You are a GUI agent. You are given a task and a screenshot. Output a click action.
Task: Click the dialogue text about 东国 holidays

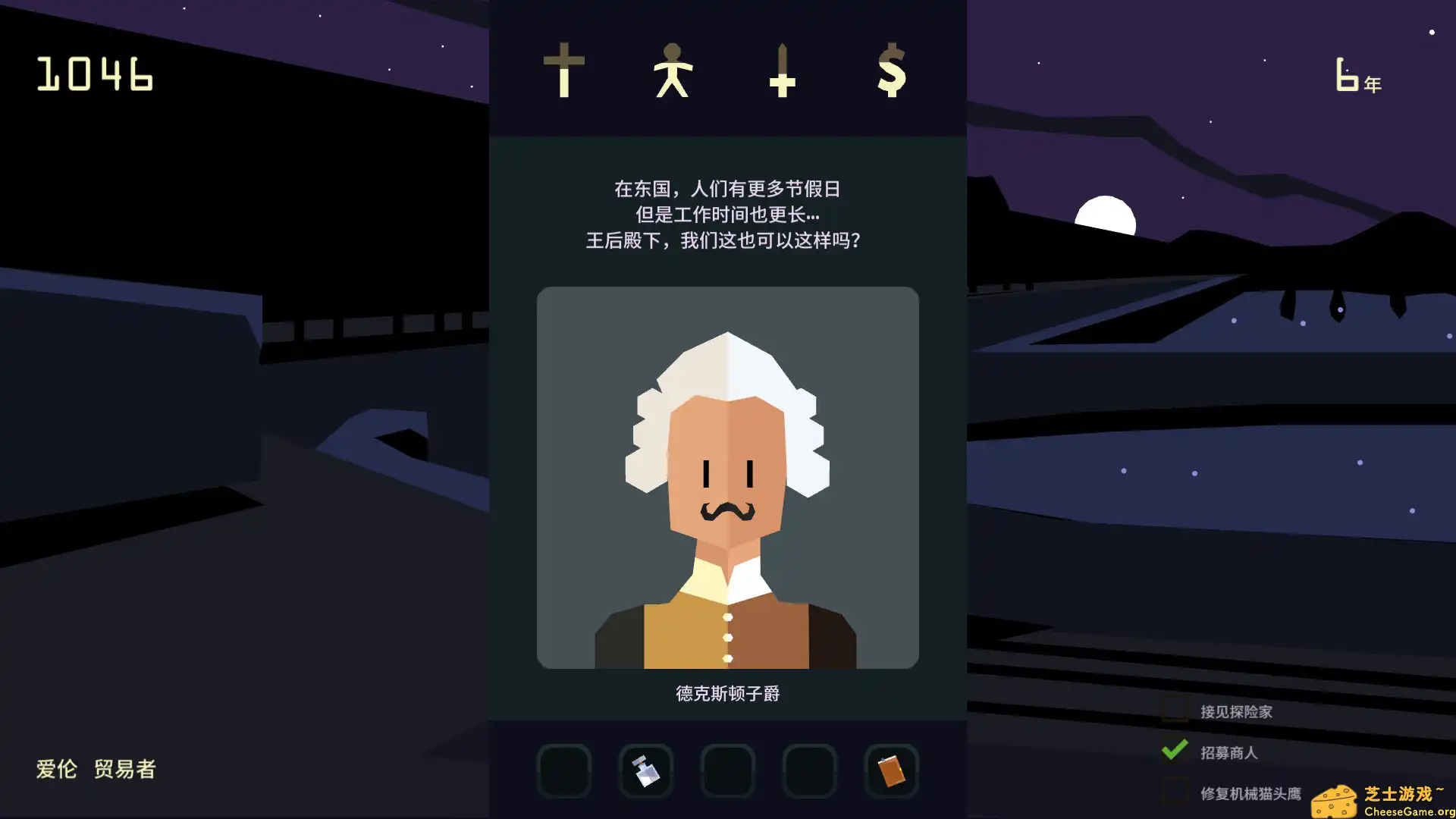click(x=728, y=215)
